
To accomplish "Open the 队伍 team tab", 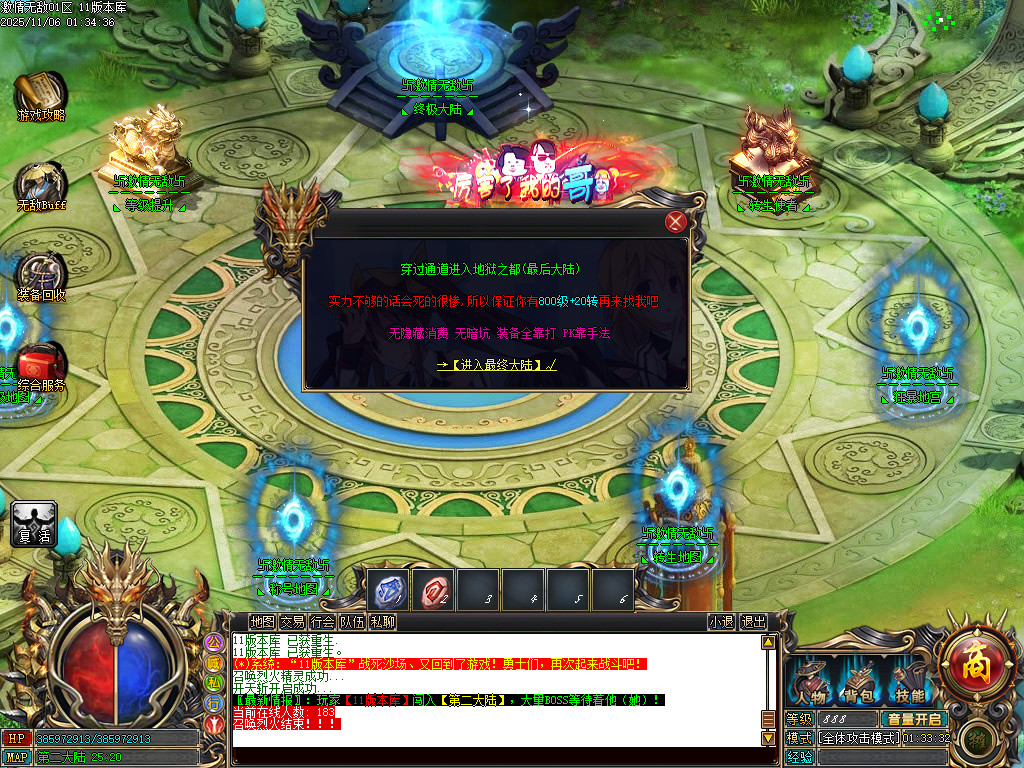I will [x=352, y=622].
